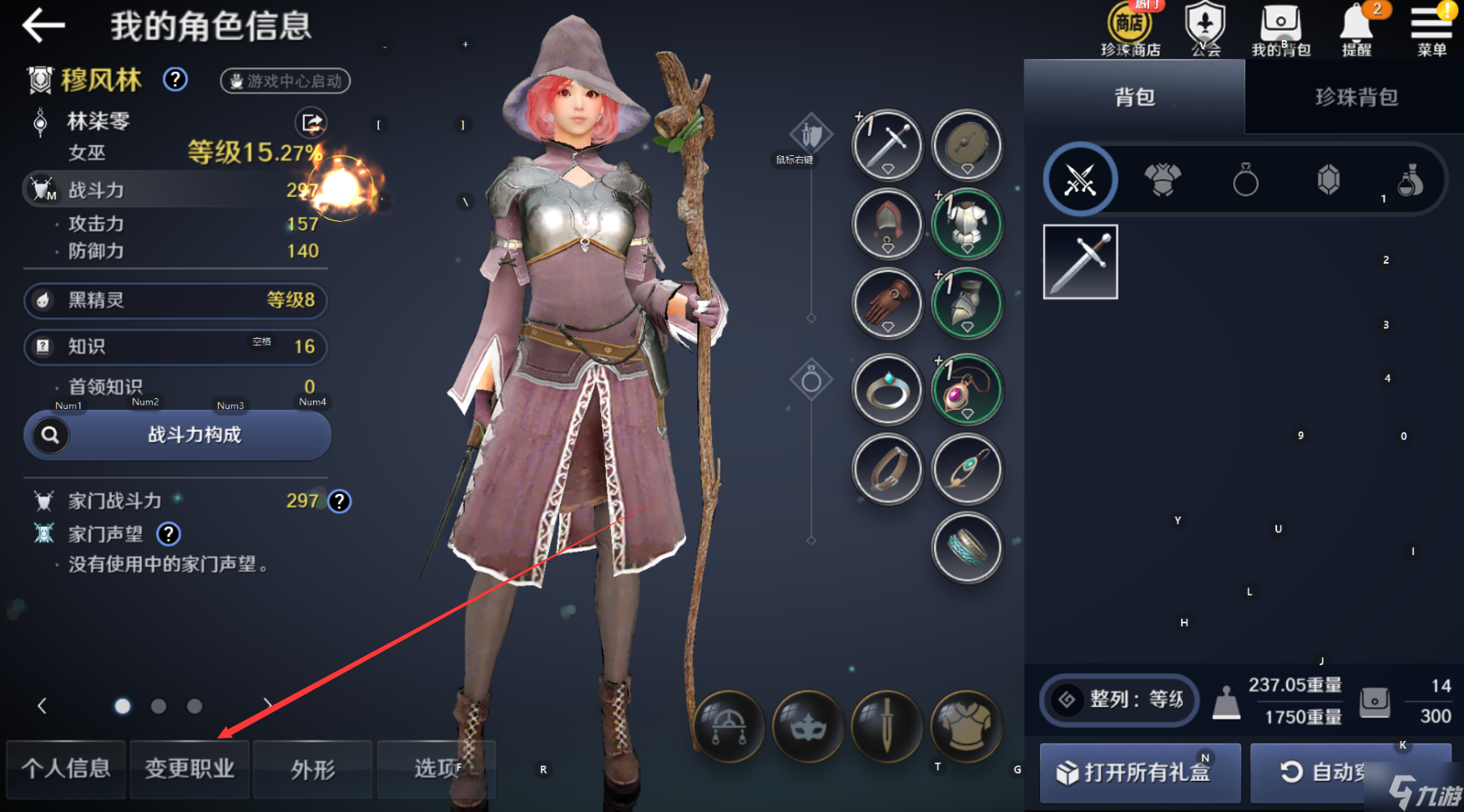This screenshot has width=1464, height=812.
Task: Select the equipped ring slot
Action: (x=887, y=390)
